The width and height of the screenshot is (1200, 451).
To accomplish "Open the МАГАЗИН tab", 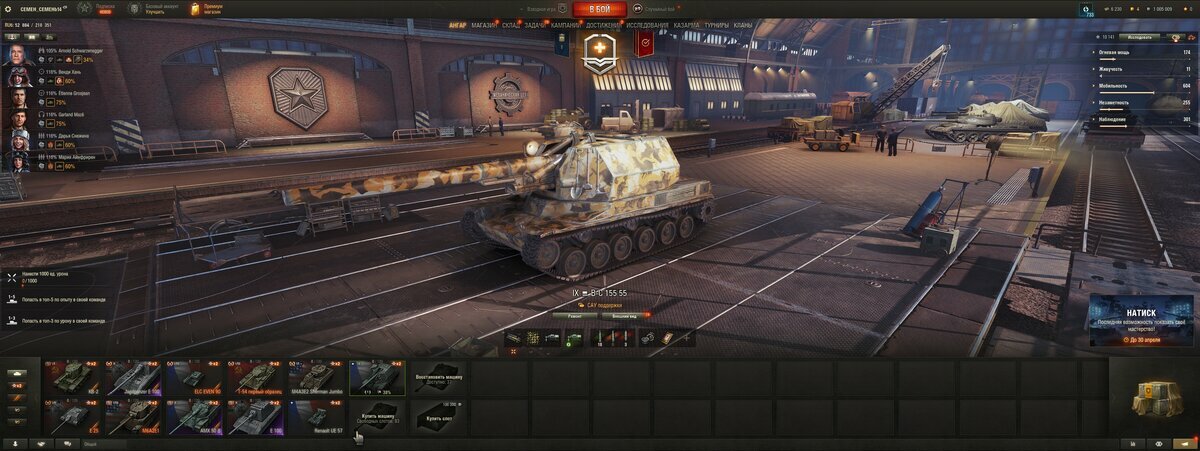I will click(483, 24).
